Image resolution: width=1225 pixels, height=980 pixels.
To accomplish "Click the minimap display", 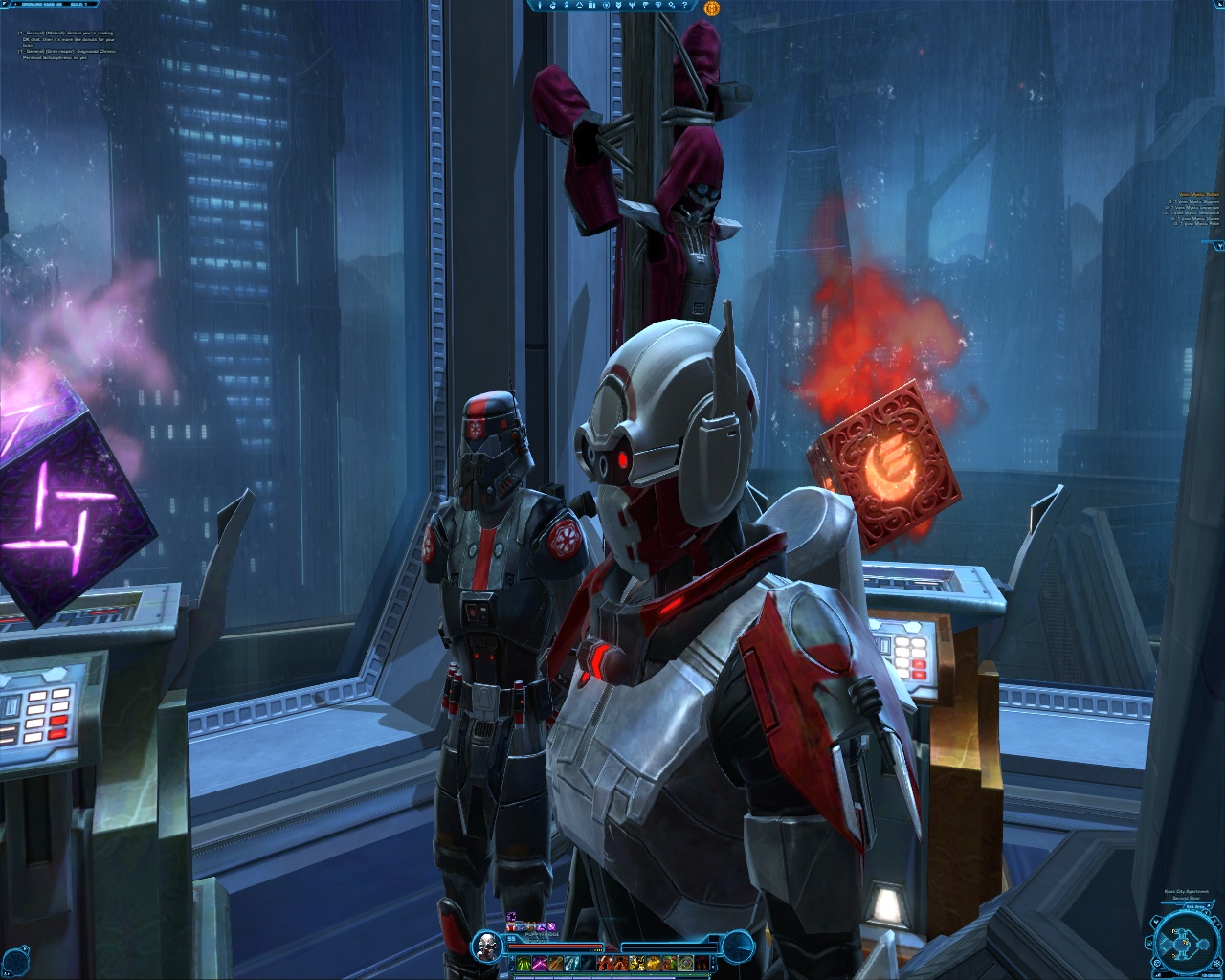I will 1186,943.
